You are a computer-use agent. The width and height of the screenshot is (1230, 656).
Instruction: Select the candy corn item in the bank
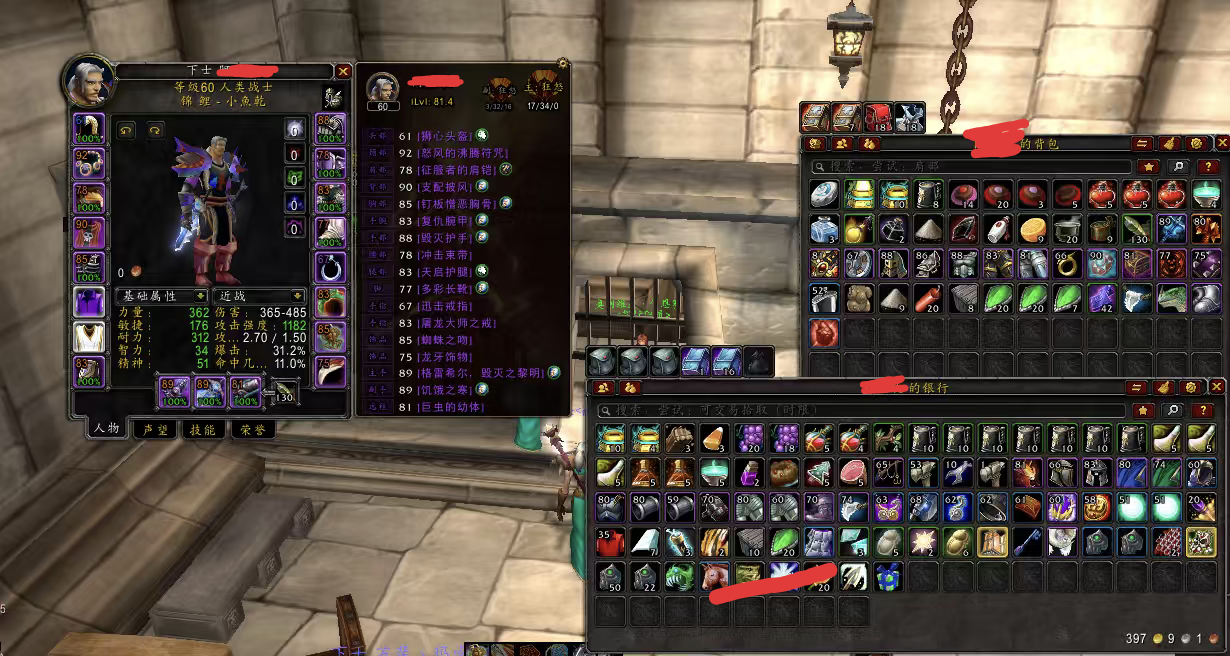pyautogui.click(x=714, y=437)
